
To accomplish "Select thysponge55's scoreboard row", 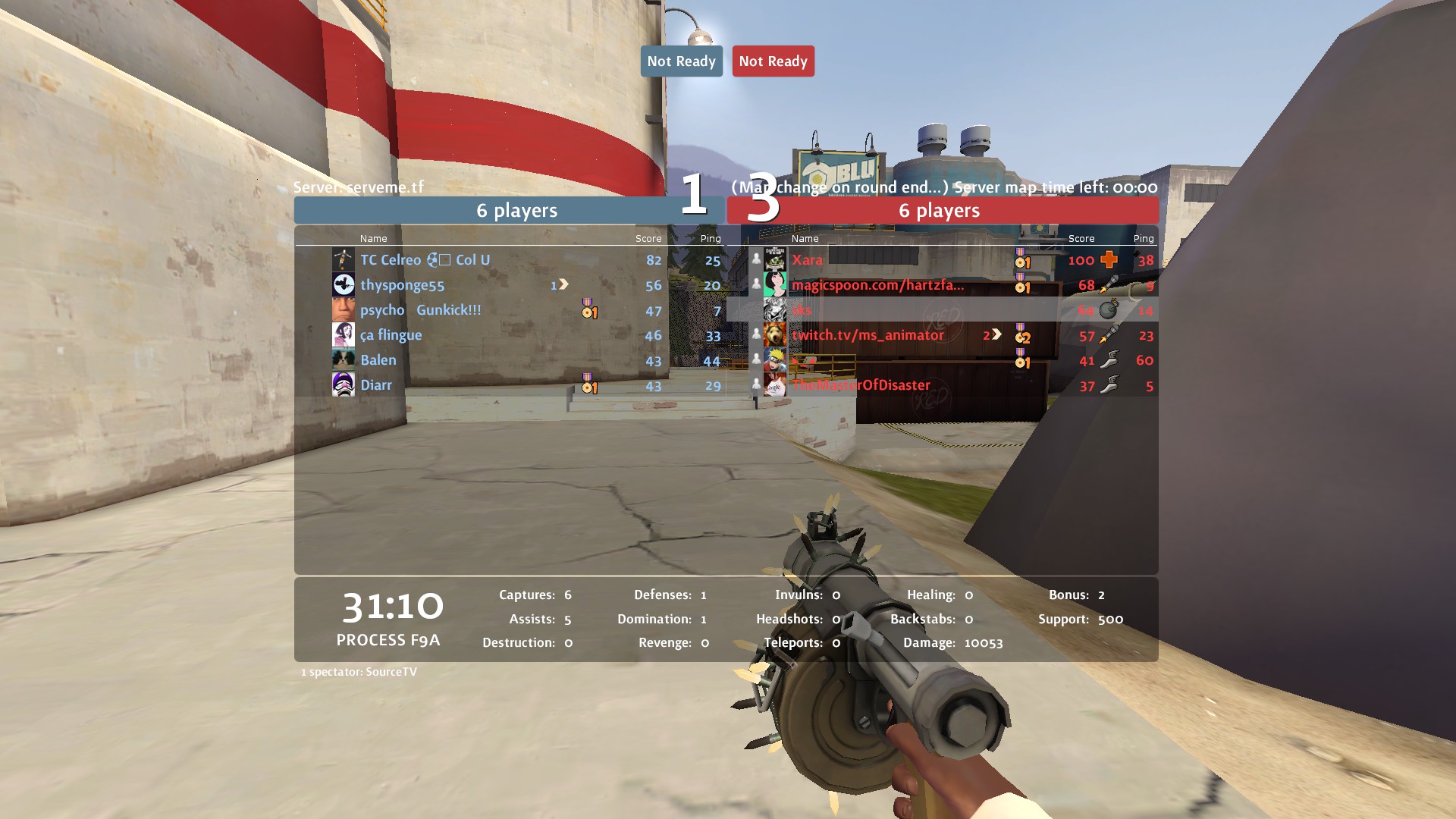I will tap(402, 285).
